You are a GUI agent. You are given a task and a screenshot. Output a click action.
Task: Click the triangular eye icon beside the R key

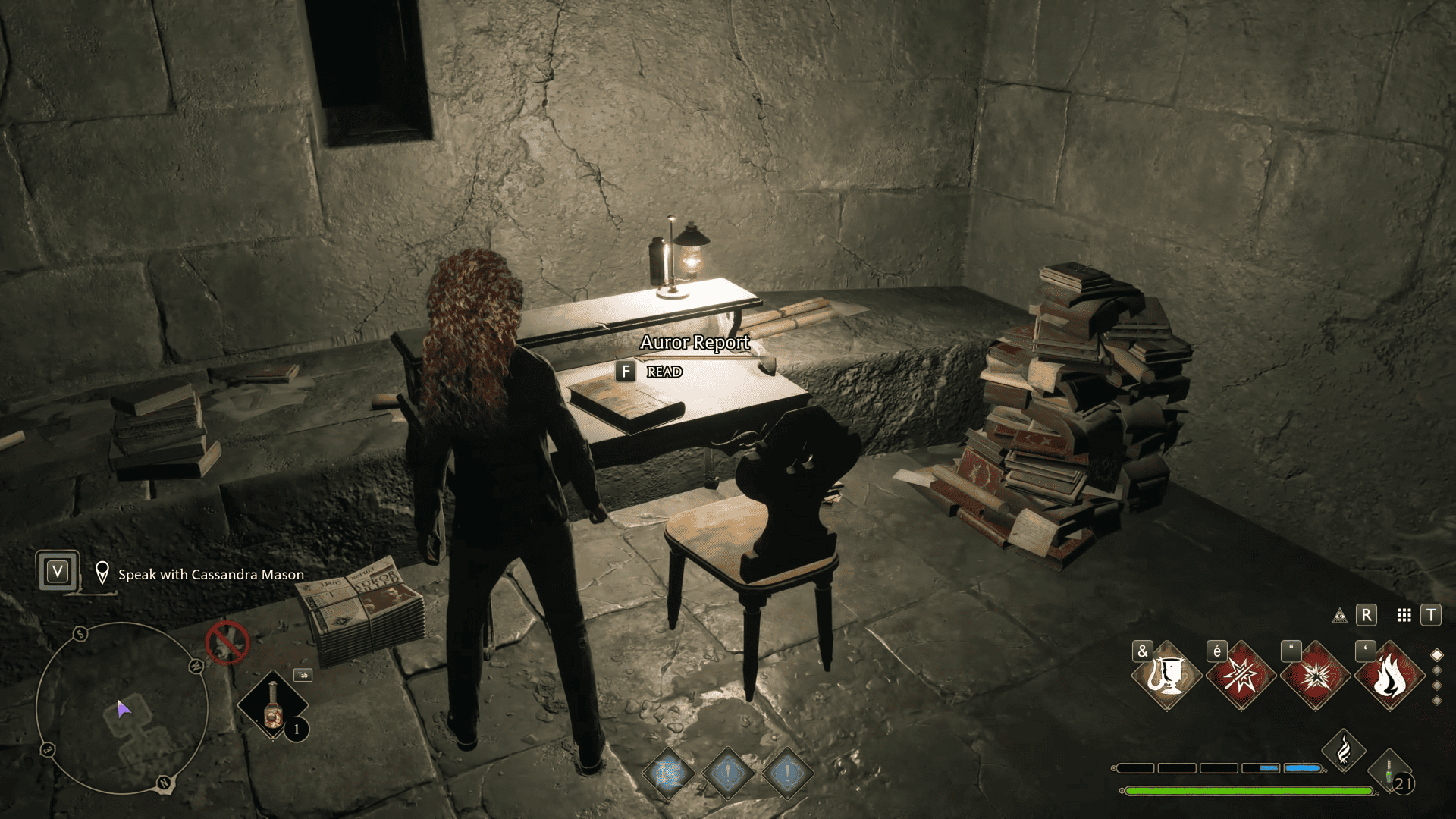click(x=1340, y=616)
